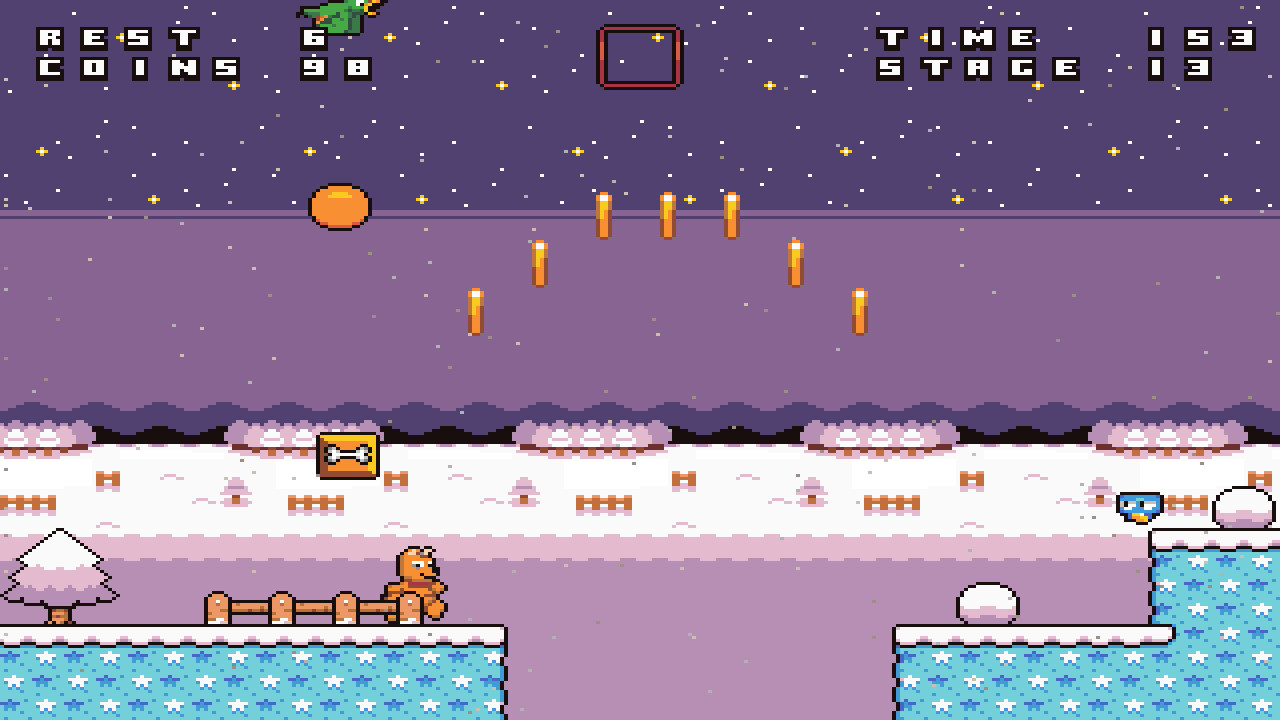Click the rightmost candle above the snow ridge

coord(858,310)
